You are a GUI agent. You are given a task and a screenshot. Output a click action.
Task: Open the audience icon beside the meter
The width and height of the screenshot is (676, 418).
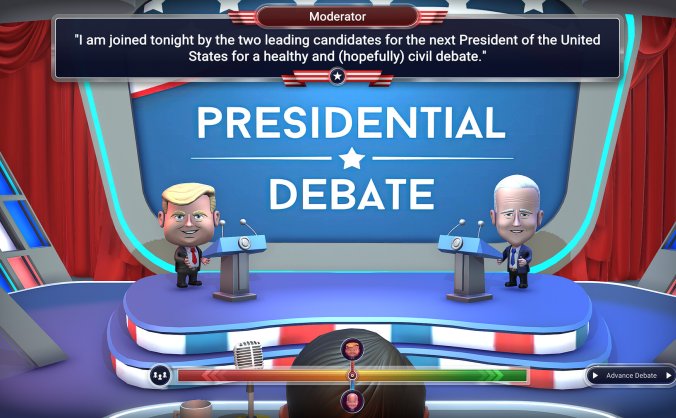coord(159,375)
